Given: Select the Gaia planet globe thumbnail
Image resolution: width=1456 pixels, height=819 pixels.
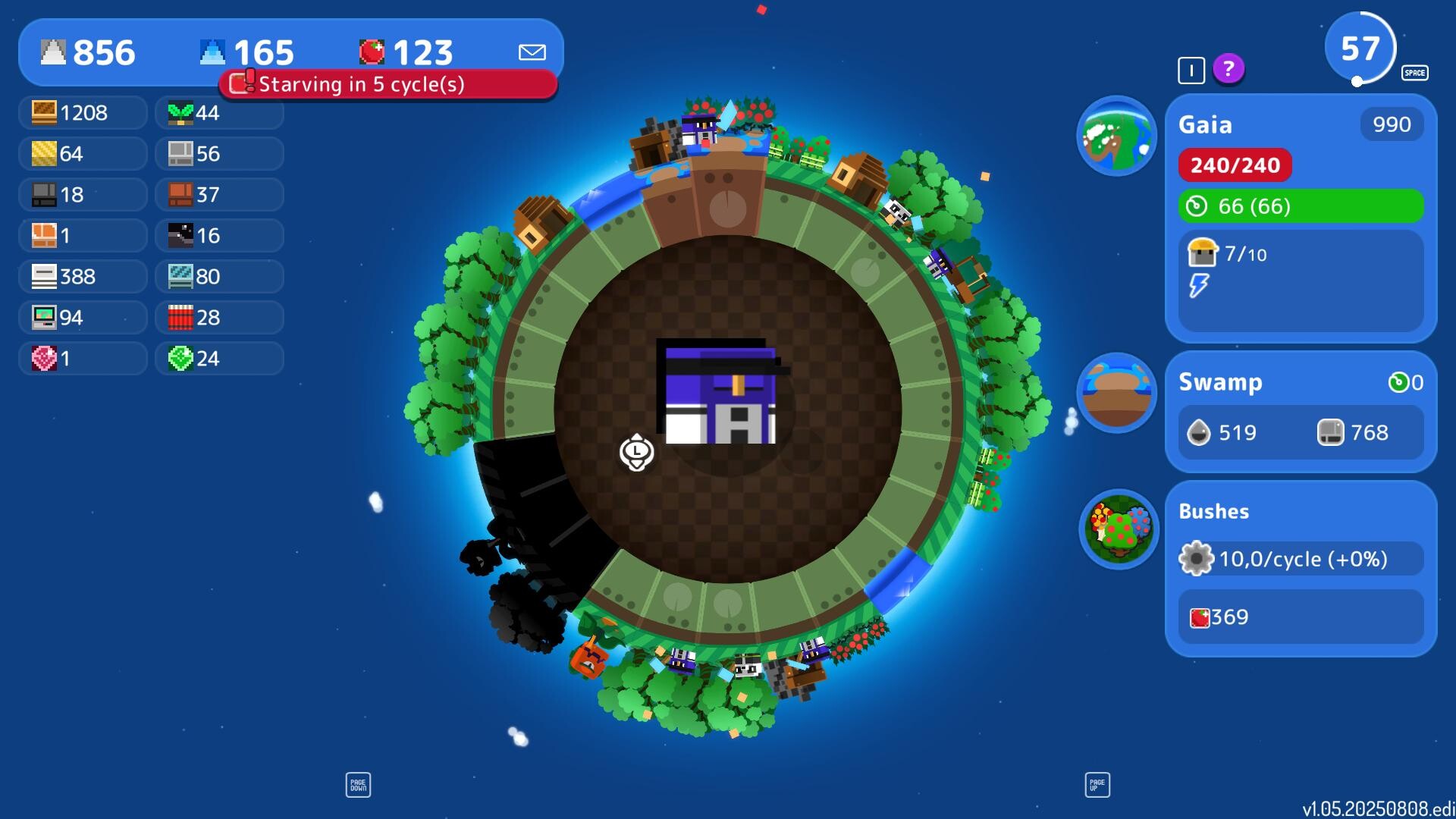Looking at the screenshot, I should coord(1117,136).
